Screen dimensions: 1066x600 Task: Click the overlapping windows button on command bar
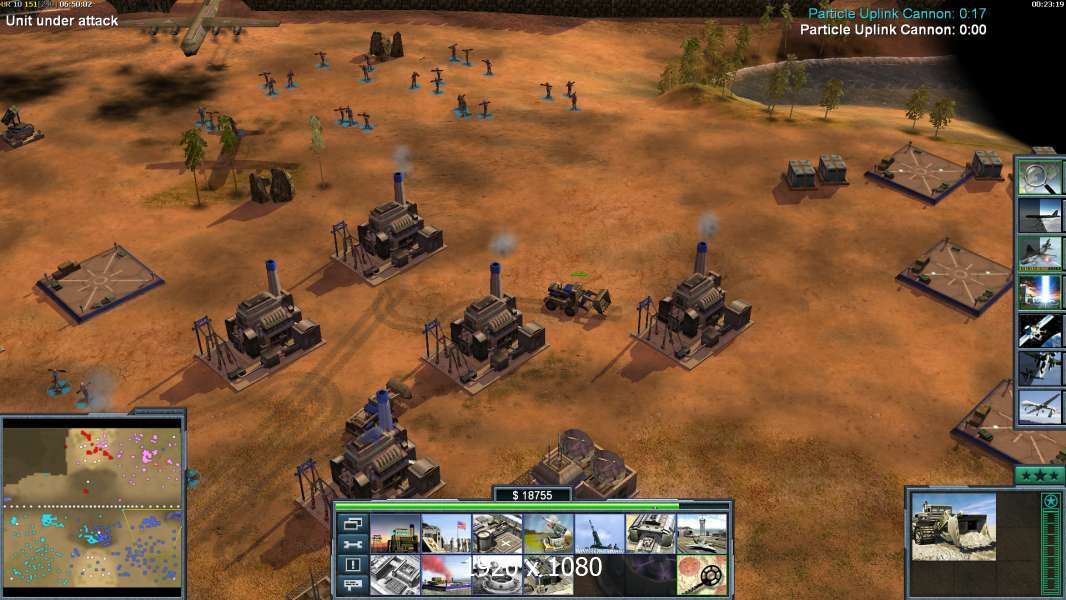click(x=352, y=523)
